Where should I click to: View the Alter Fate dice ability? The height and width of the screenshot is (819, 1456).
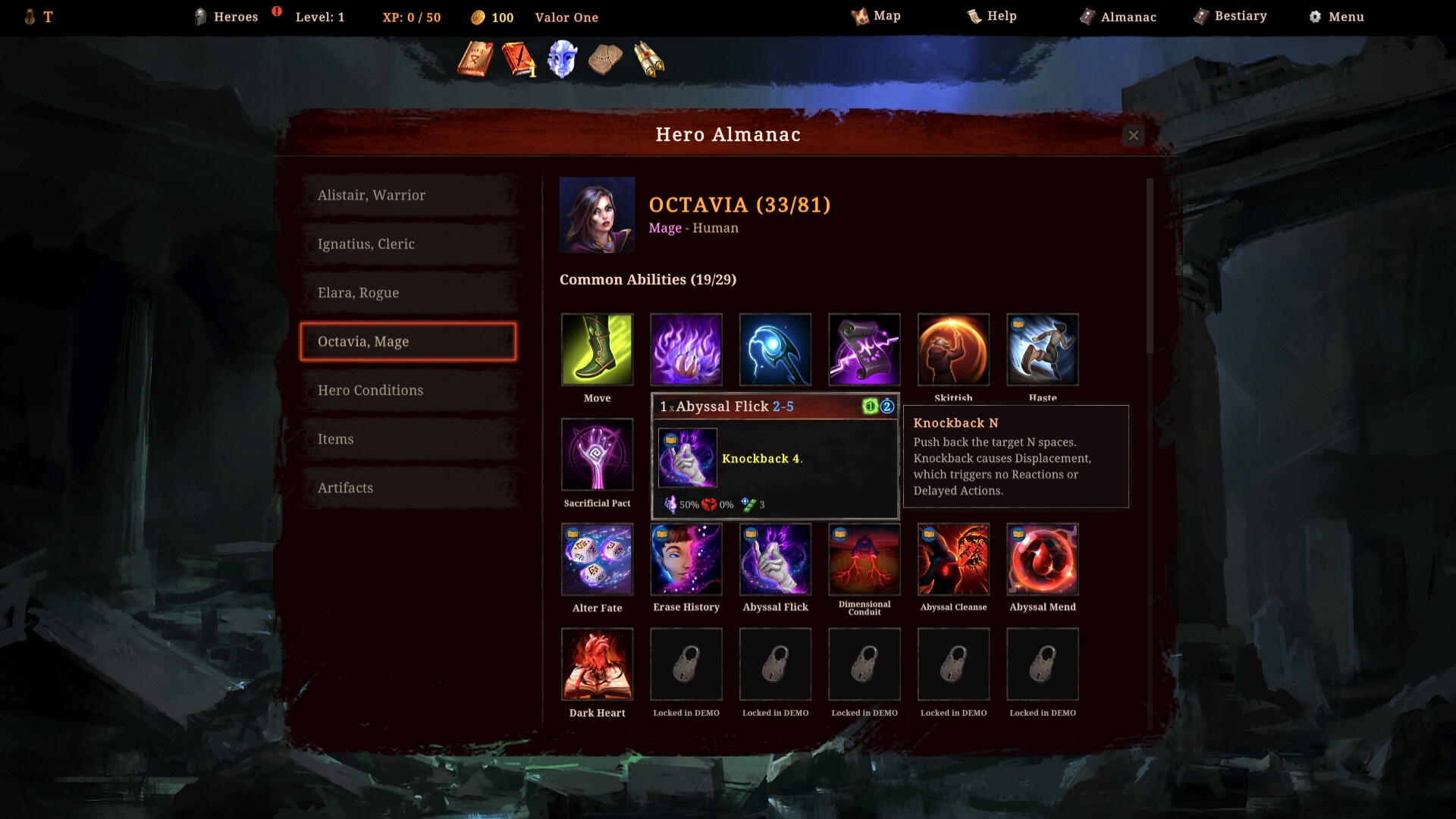tap(597, 560)
